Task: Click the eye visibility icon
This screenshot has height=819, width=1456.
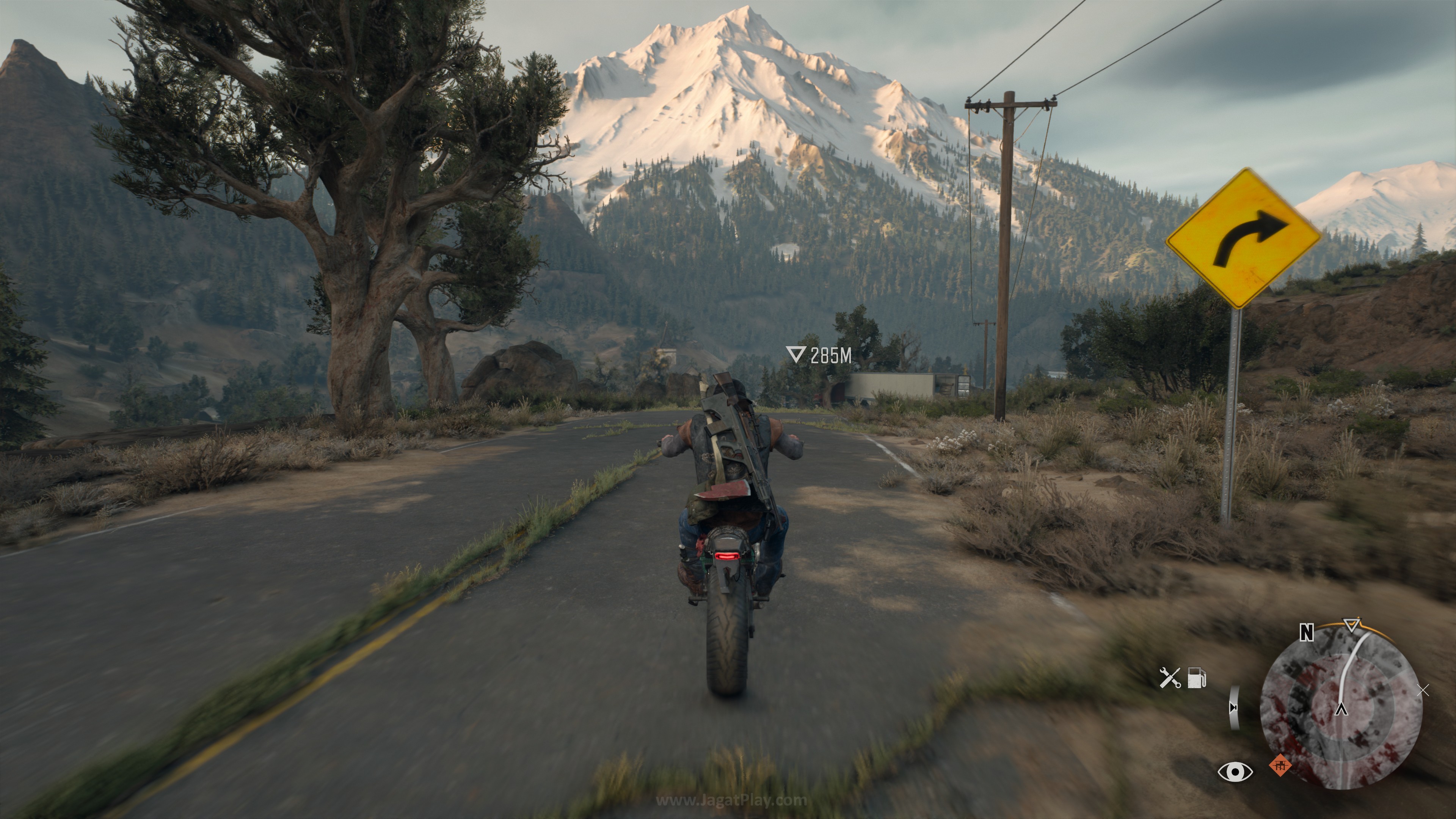Action: [x=1235, y=772]
